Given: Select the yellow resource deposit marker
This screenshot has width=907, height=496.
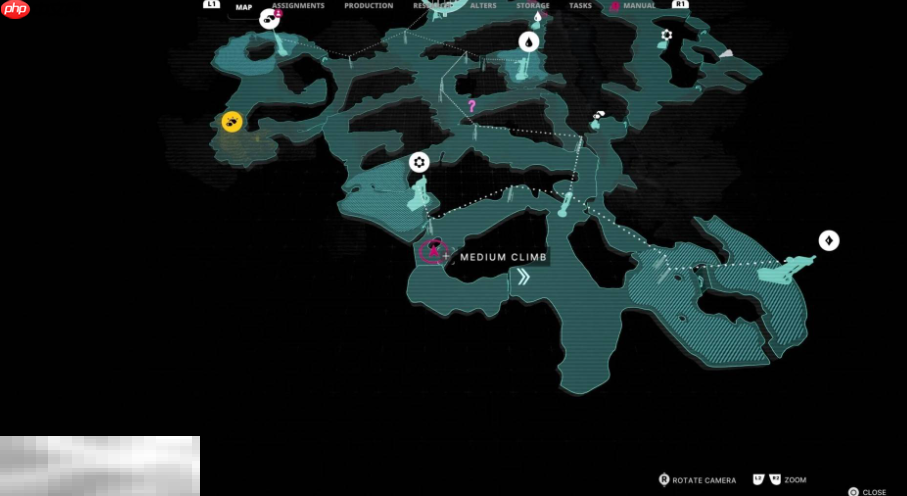Looking at the screenshot, I should [x=232, y=122].
